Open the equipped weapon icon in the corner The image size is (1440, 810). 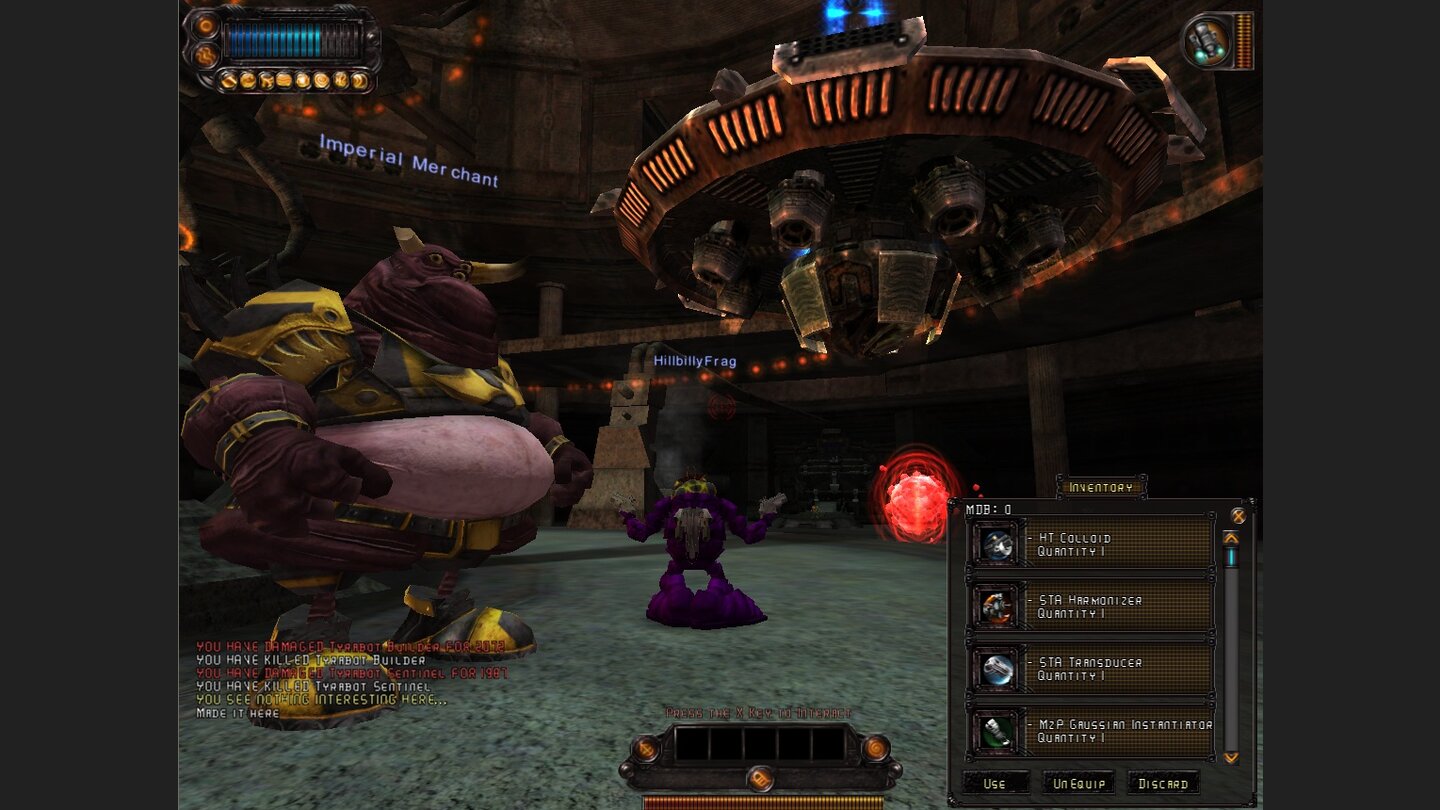tap(1205, 41)
